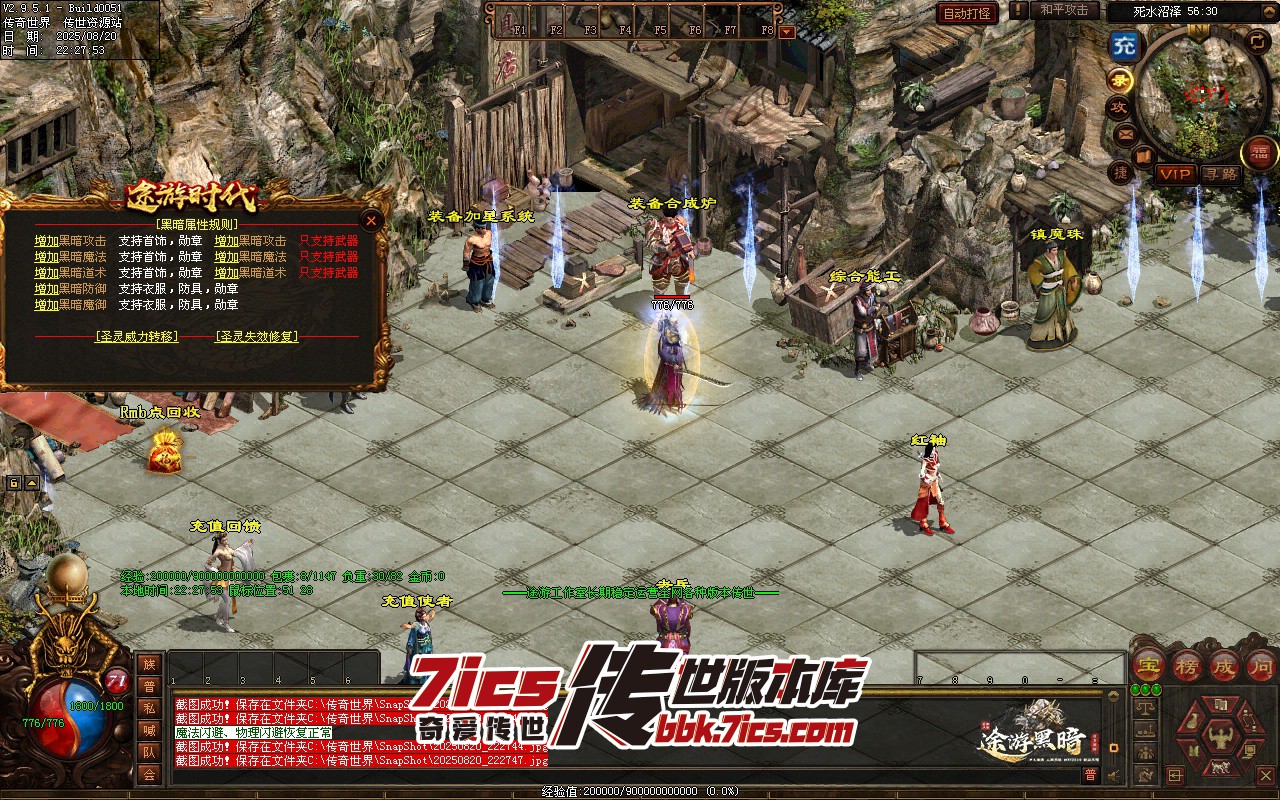Click the minimap refresh arrows button
Viewport: 1280px width, 800px height.
(1257, 41)
